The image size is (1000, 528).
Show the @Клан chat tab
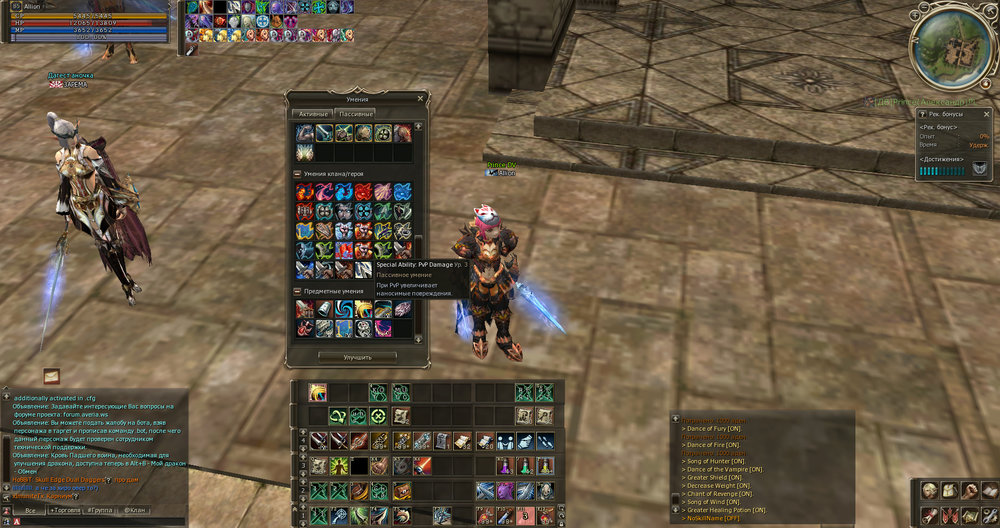pos(134,510)
